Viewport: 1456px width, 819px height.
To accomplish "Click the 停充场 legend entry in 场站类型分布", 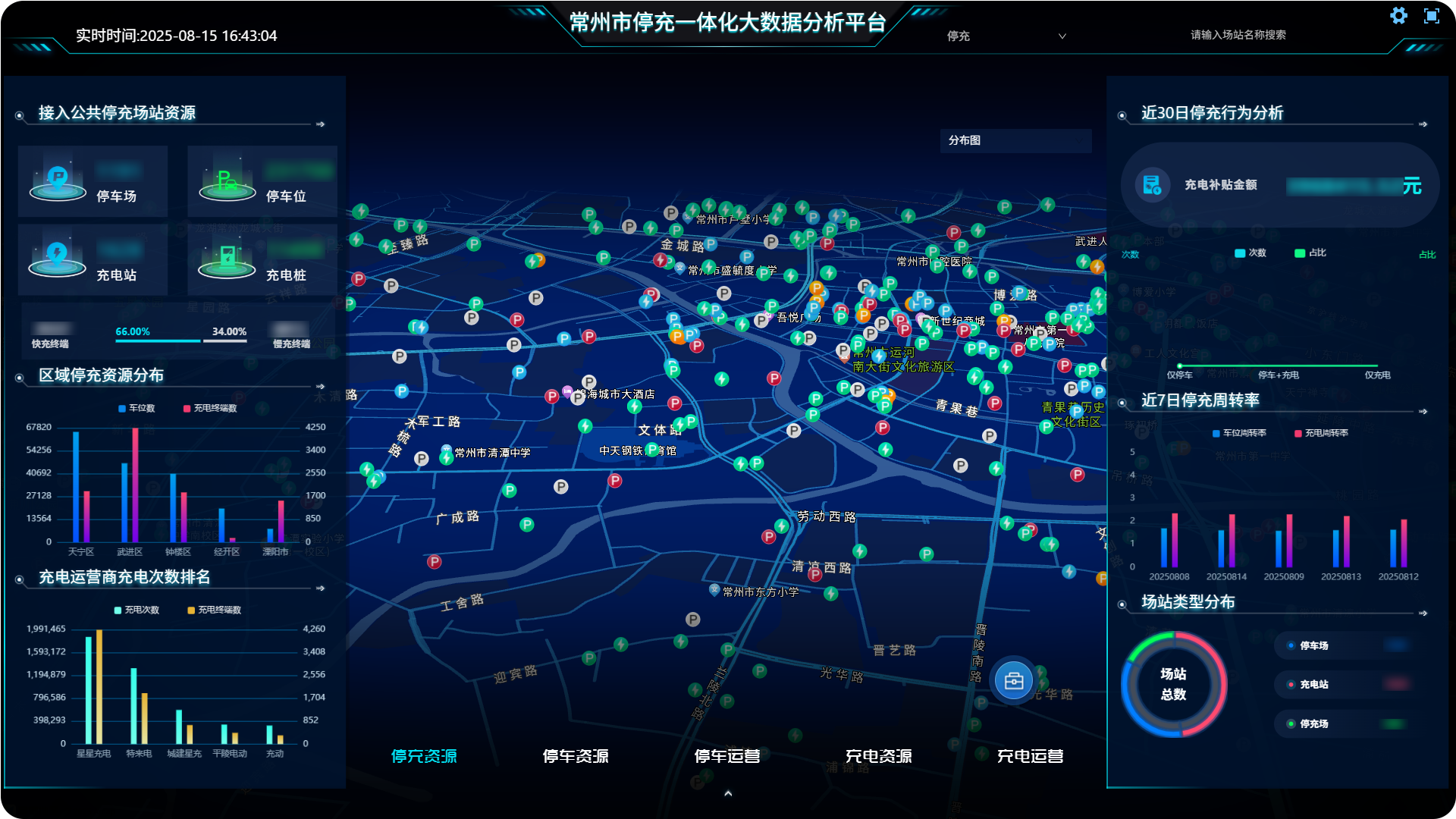I will pyautogui.click(x=1313, y=724).
